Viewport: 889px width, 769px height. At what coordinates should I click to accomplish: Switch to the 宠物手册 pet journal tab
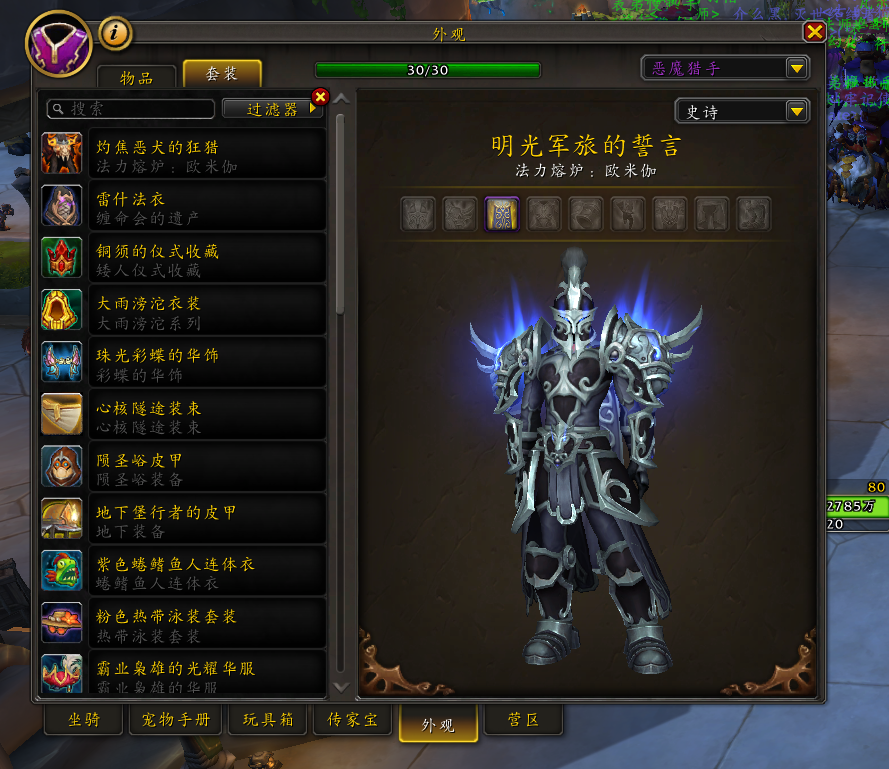176,720
